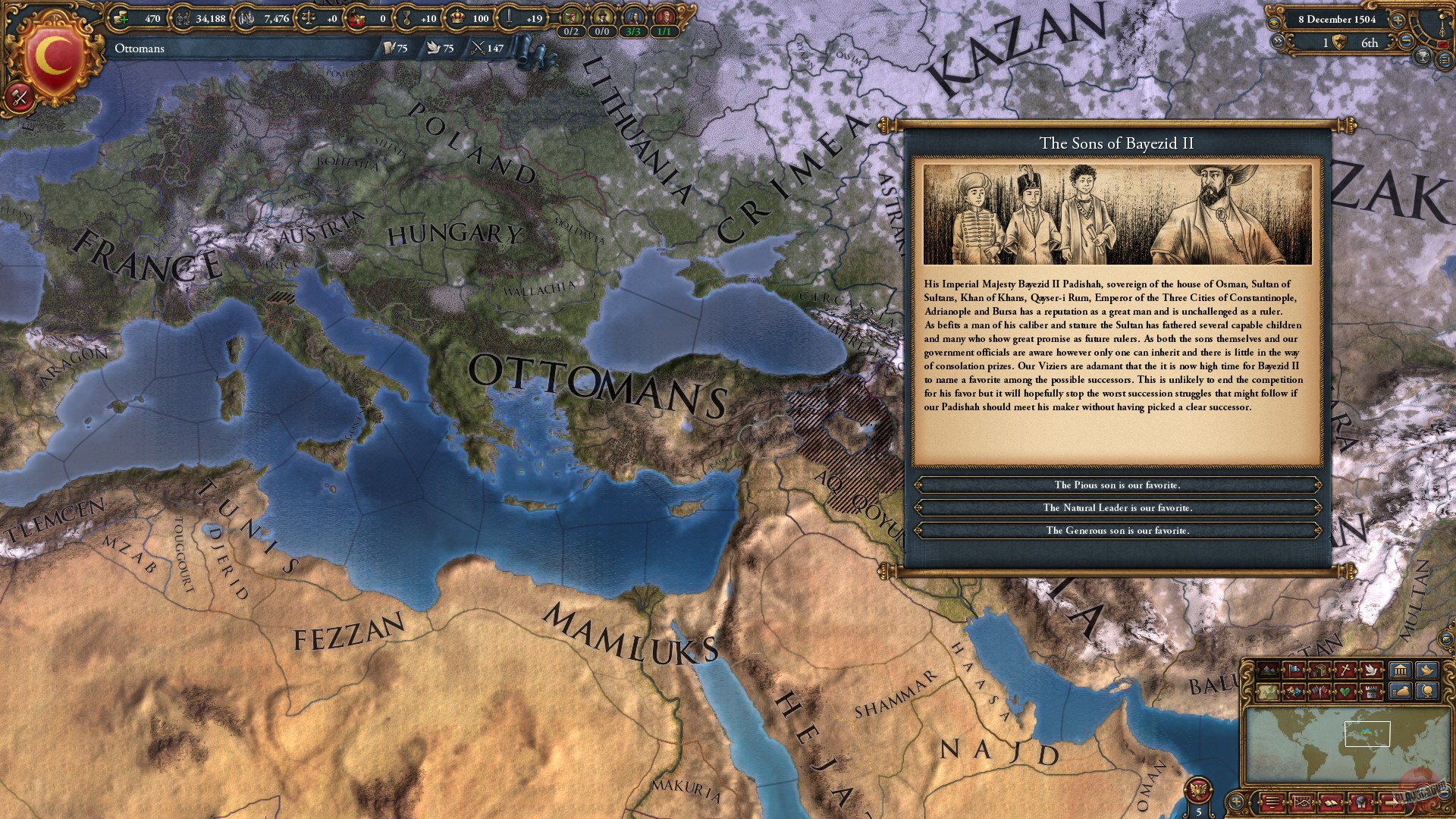The image size is (1456, 819).
Task: Increase game speed with the plus stepper
Action: pos(1398,20)
